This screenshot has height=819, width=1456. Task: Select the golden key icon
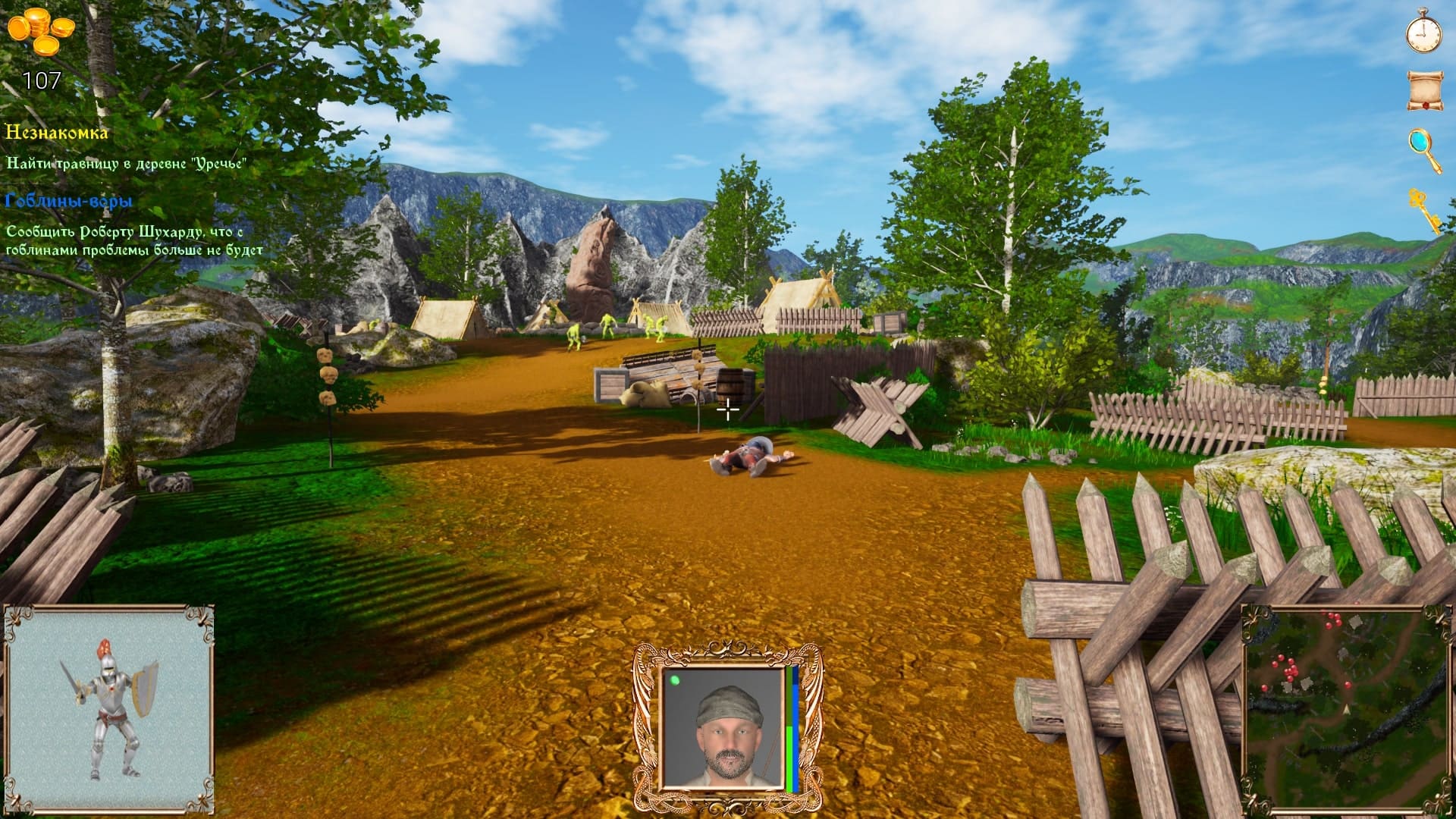(x=1423, y=209)
